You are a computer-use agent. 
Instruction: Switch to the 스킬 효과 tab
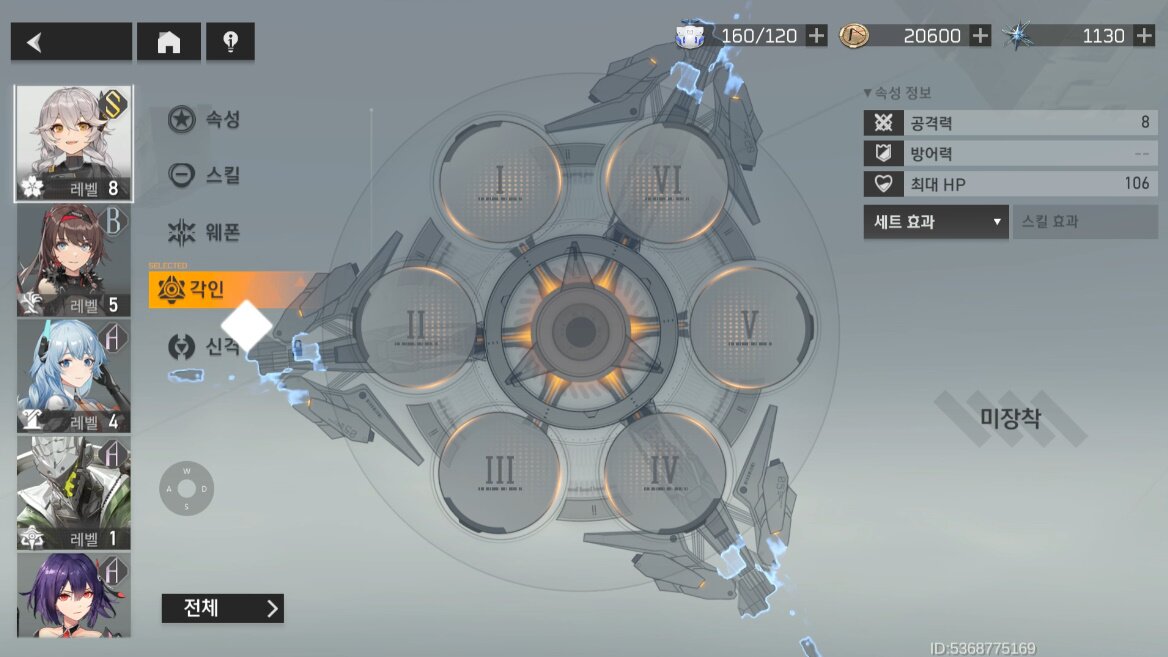[x=1084, y=222]
